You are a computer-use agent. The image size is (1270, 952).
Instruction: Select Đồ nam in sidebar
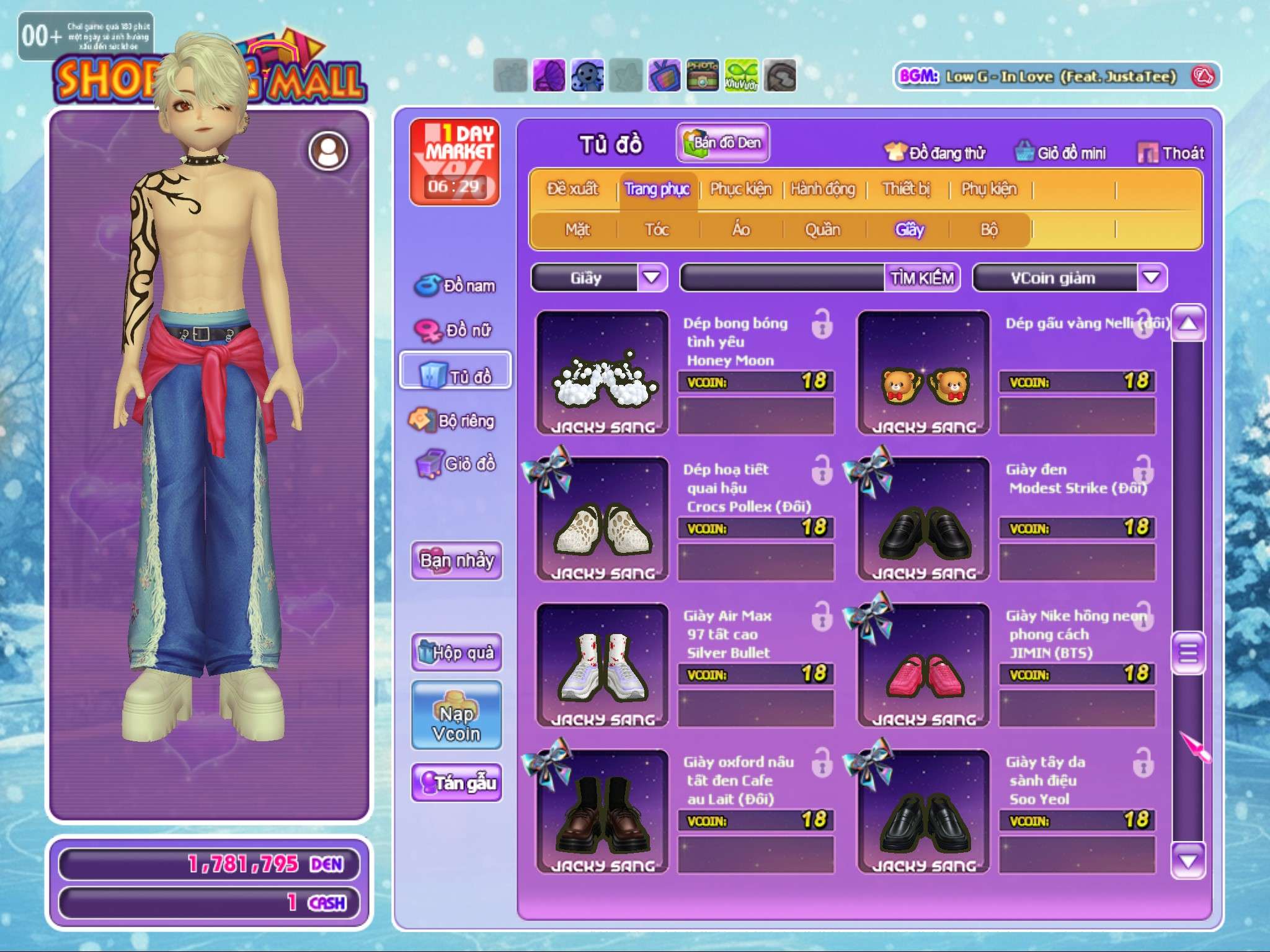pyautogui.click(x=456, y=286)
